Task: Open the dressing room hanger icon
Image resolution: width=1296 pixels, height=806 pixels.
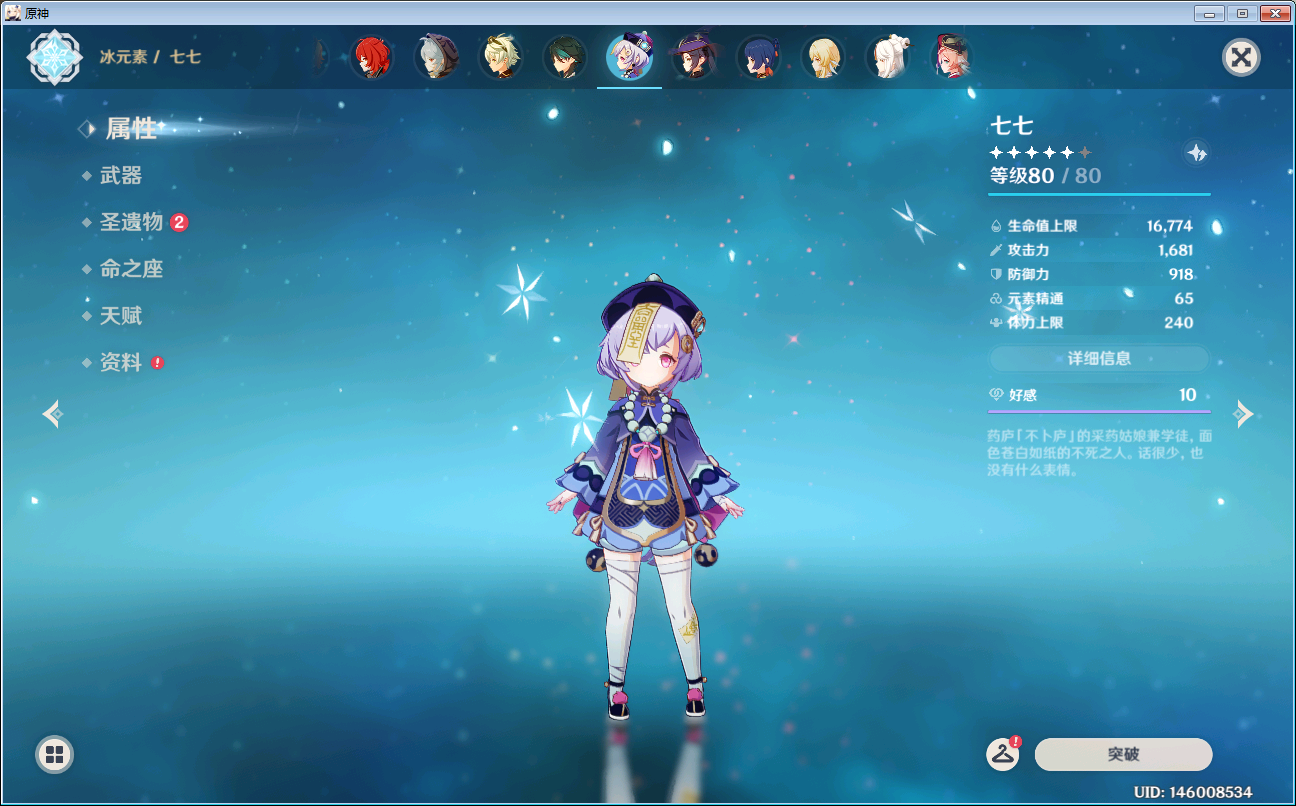Action: click(x=1003, y=754)
